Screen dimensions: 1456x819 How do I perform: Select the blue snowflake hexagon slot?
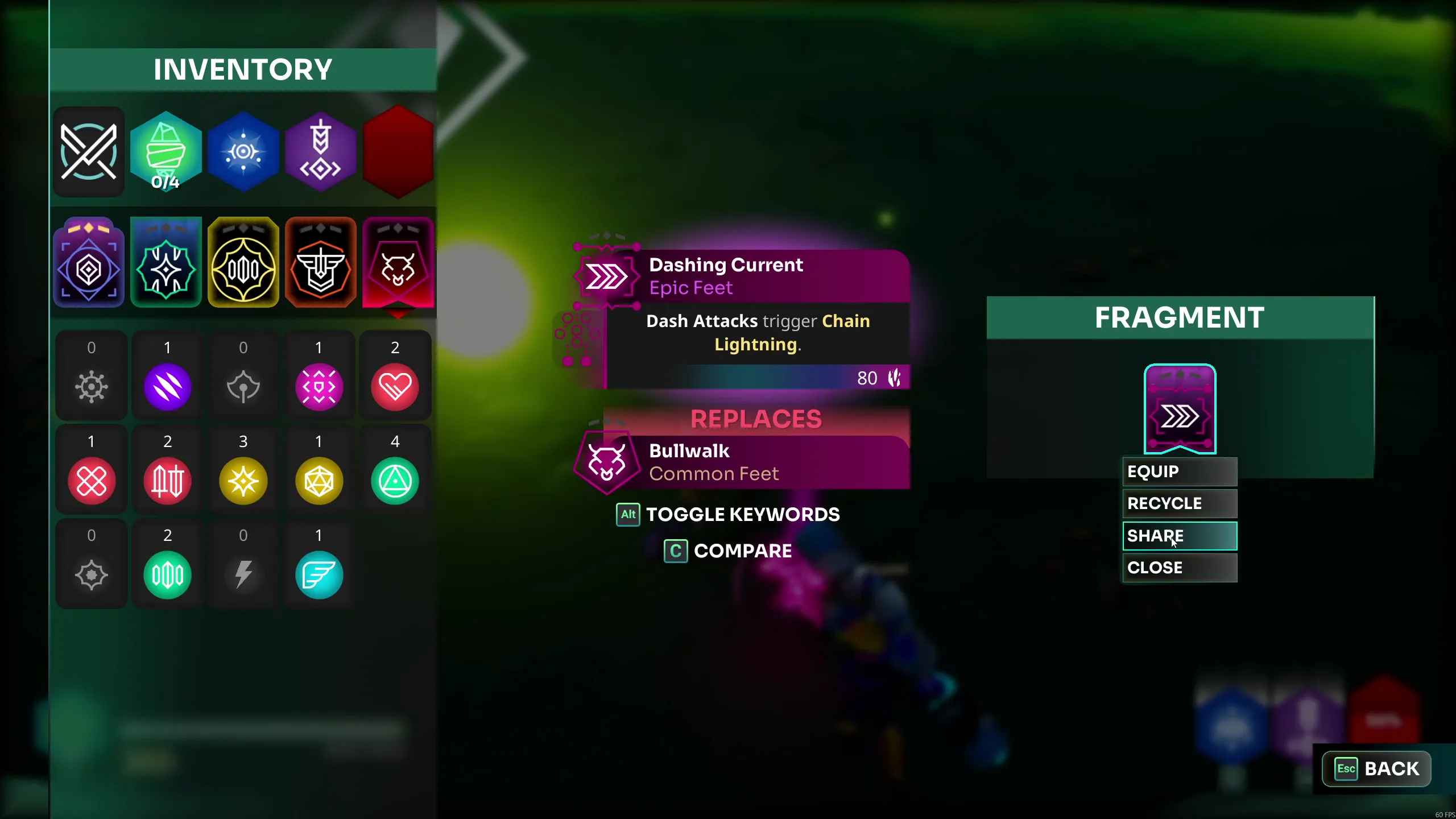click(x=243, y=151)
